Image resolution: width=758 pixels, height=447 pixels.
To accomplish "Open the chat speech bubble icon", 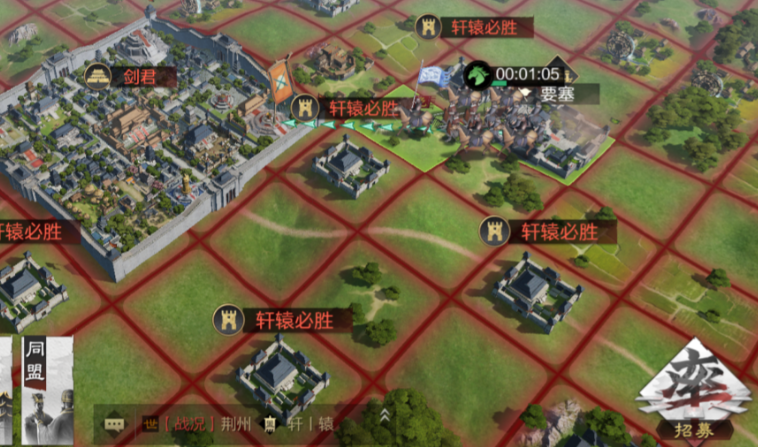I will pyautogui.click(x=114, y=422).
